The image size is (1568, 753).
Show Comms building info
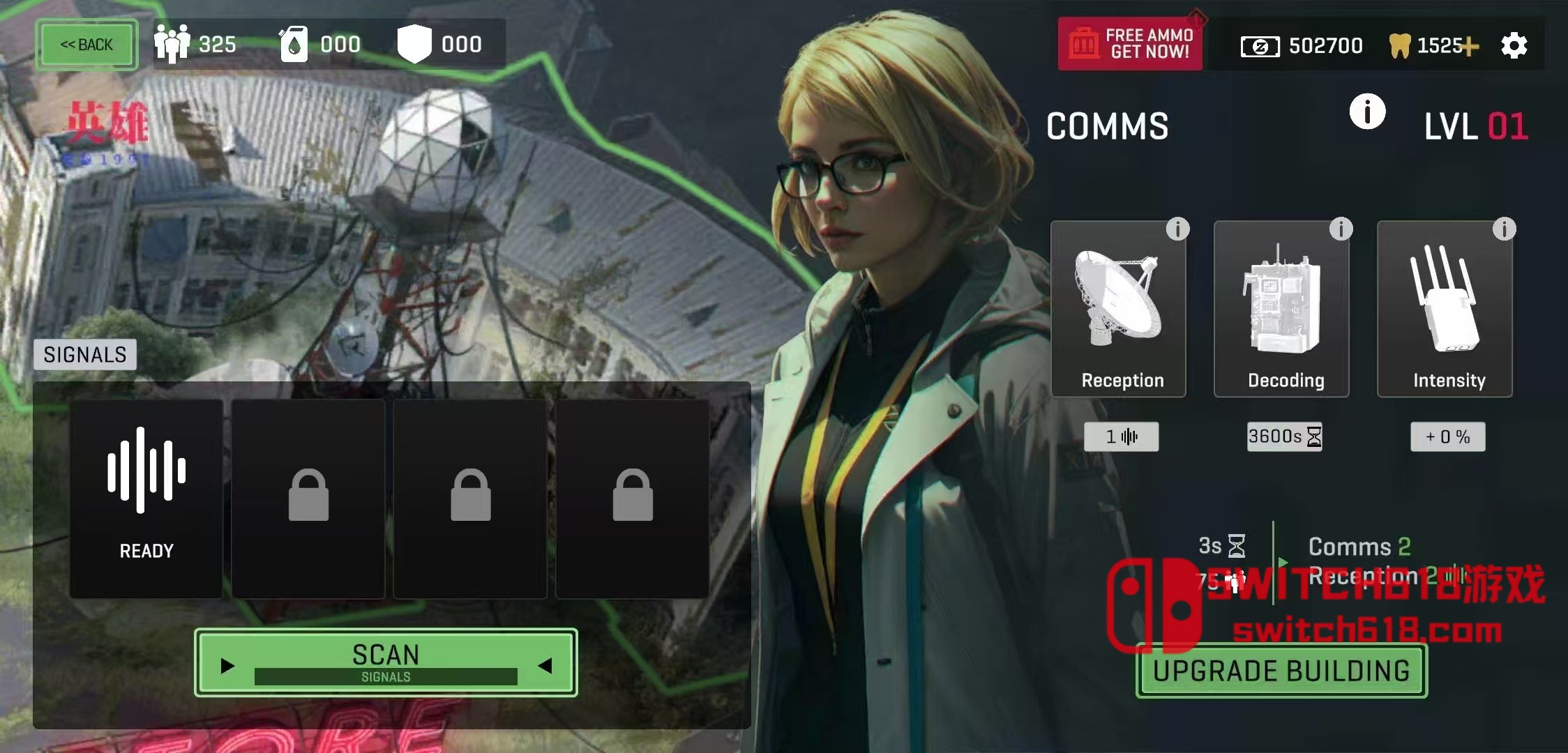[1367, 112]
